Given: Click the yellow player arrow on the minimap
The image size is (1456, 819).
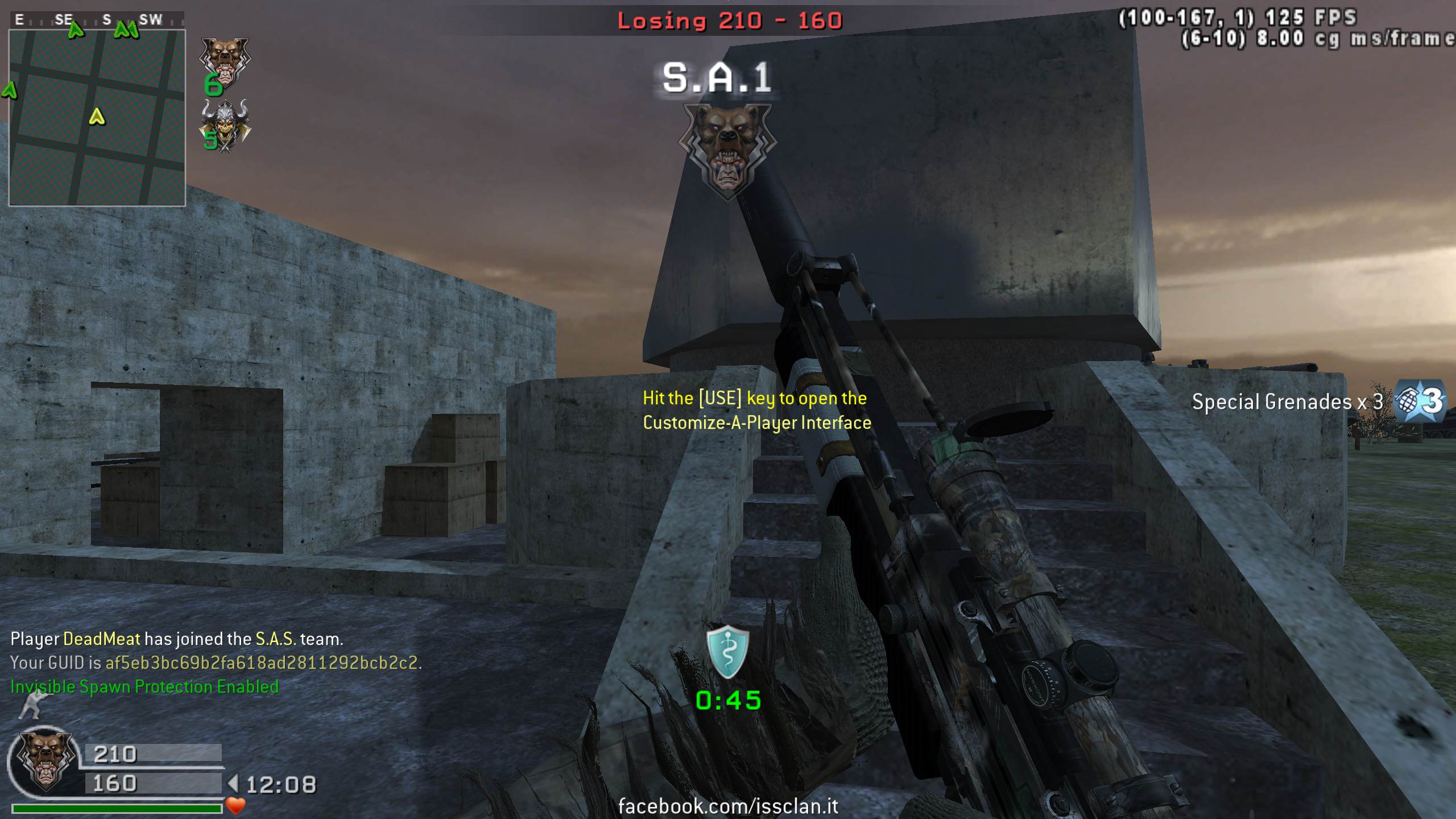Looking at the screenshot, I should tap(97, 117).
